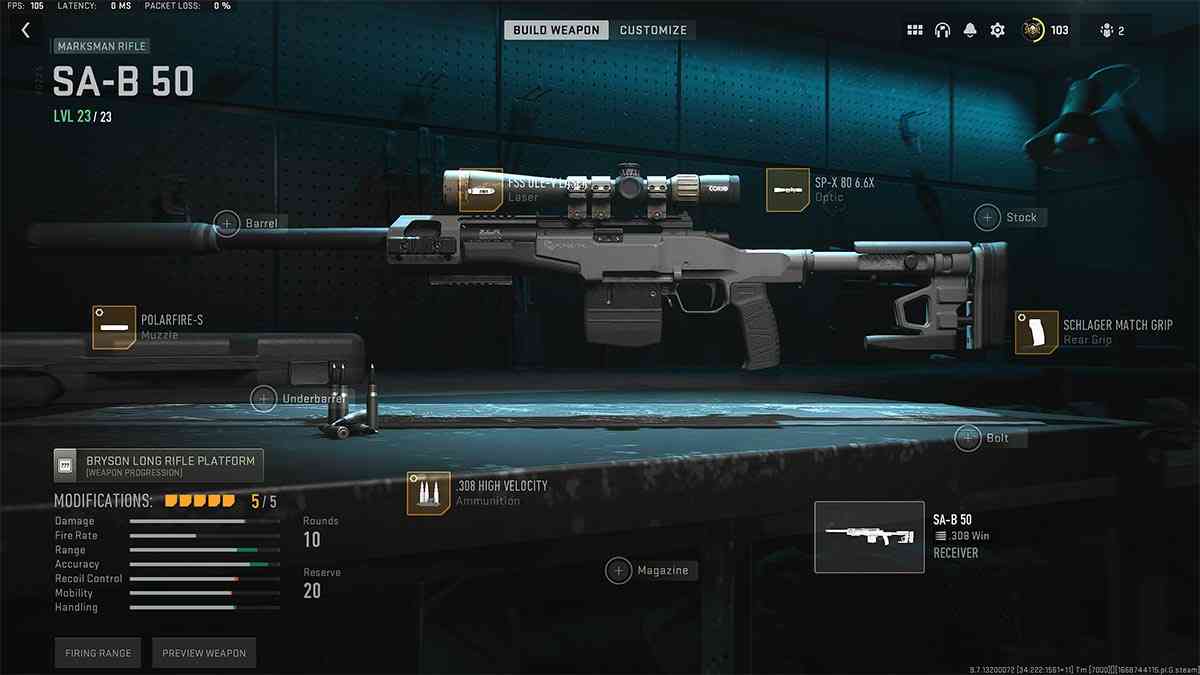Image resolution: width=1200 pixels, height=675 pixels.
Task: Enter the Firing Range
Action: [98, 653]
